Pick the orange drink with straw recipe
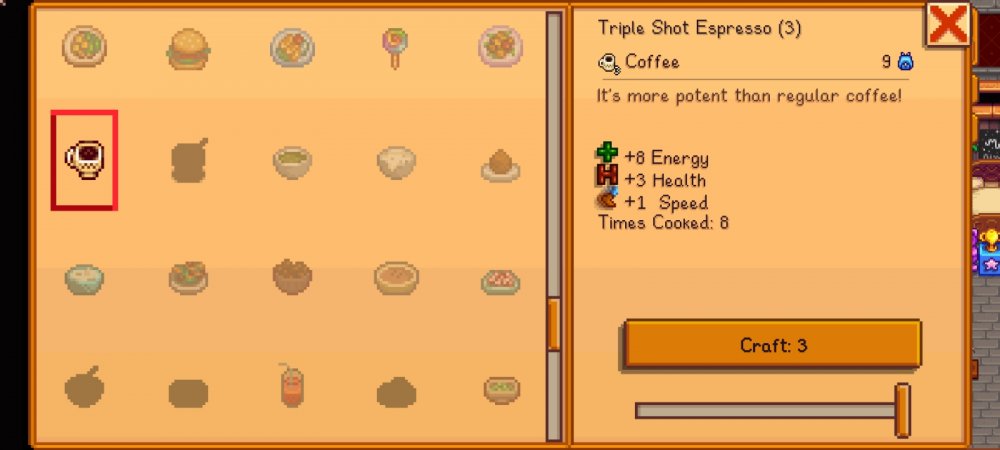 292,387
